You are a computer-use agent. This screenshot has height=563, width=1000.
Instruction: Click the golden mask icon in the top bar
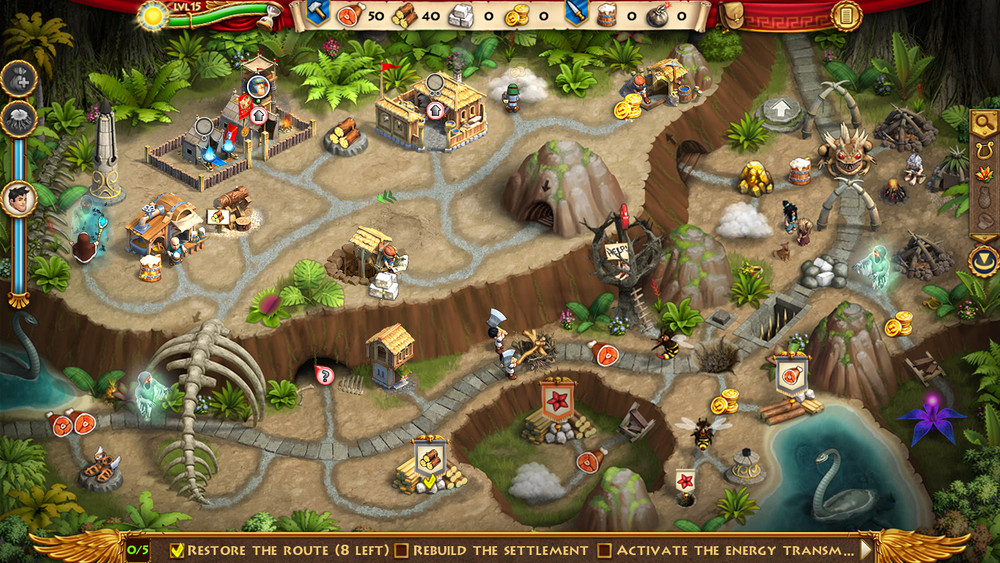pyautogui.click(x=733, y=15)
